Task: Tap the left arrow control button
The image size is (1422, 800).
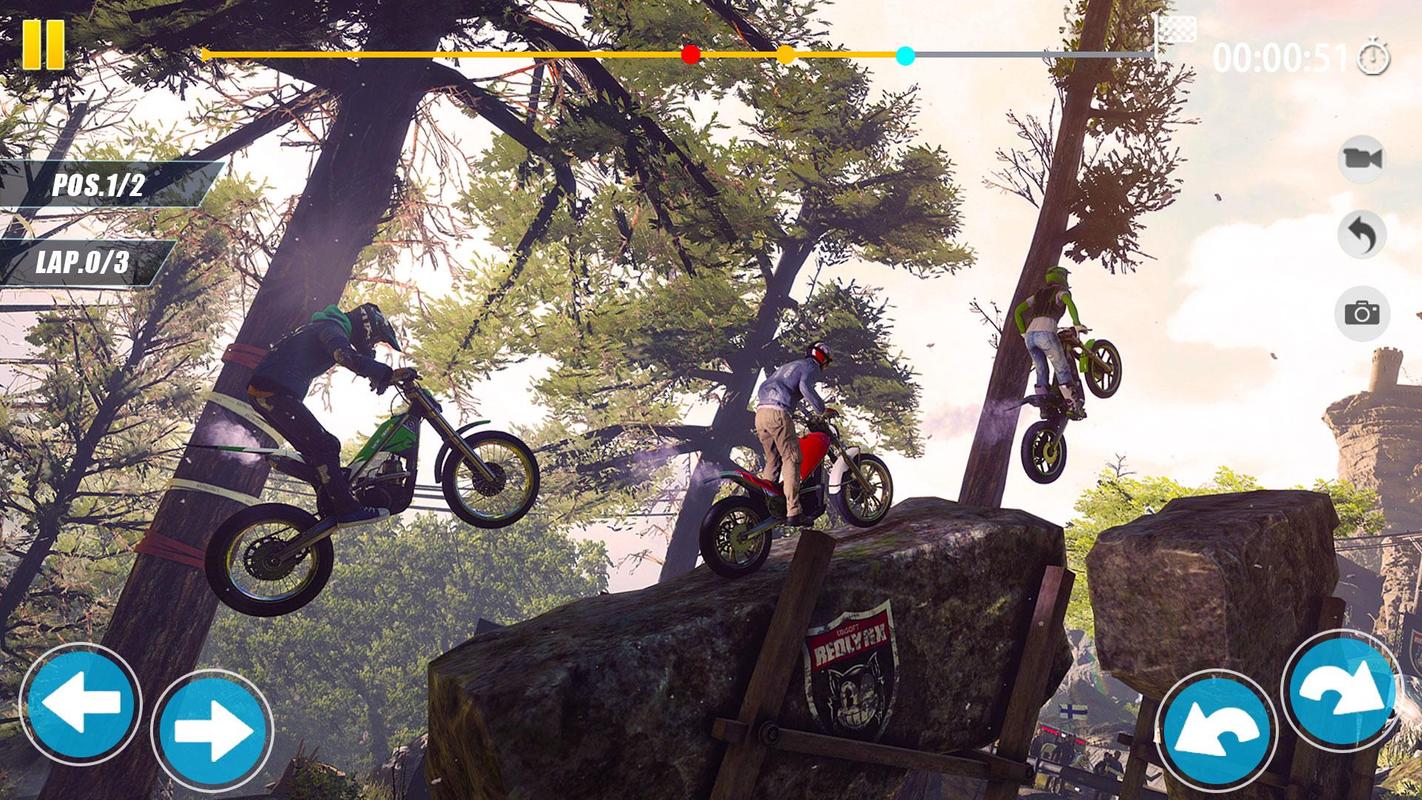Action: (80, 704)
